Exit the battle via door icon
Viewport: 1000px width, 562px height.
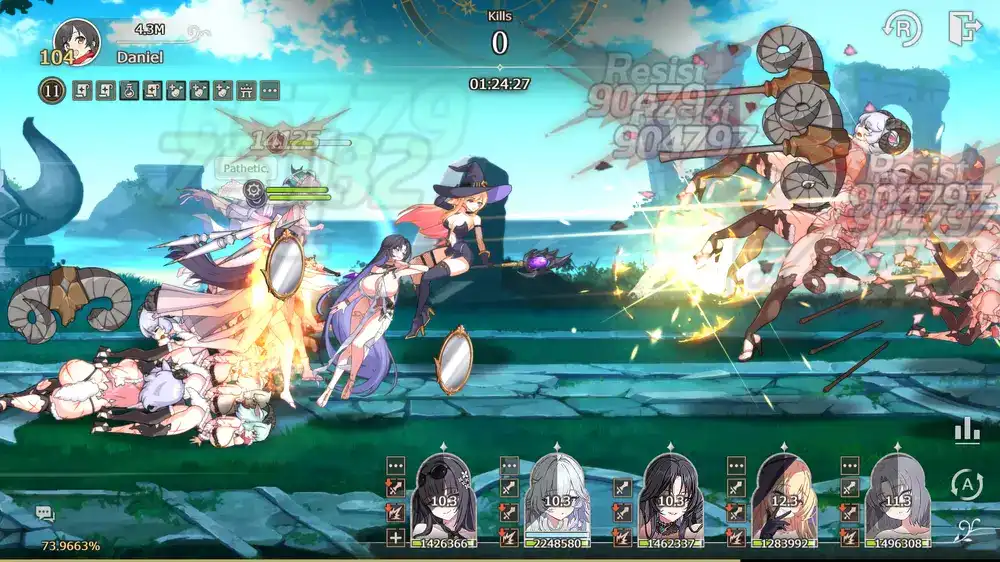964,28
